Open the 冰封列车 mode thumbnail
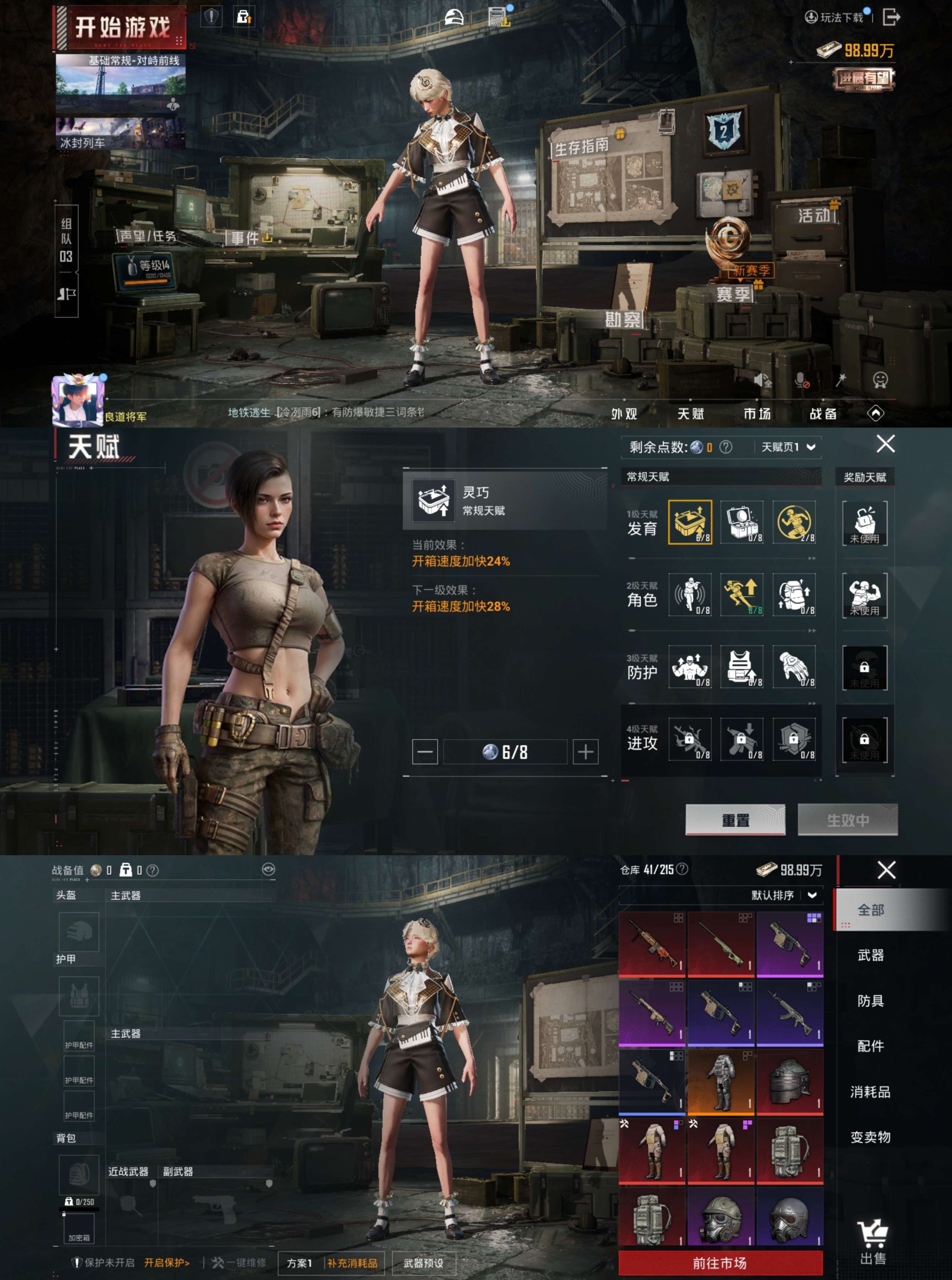 120,134
